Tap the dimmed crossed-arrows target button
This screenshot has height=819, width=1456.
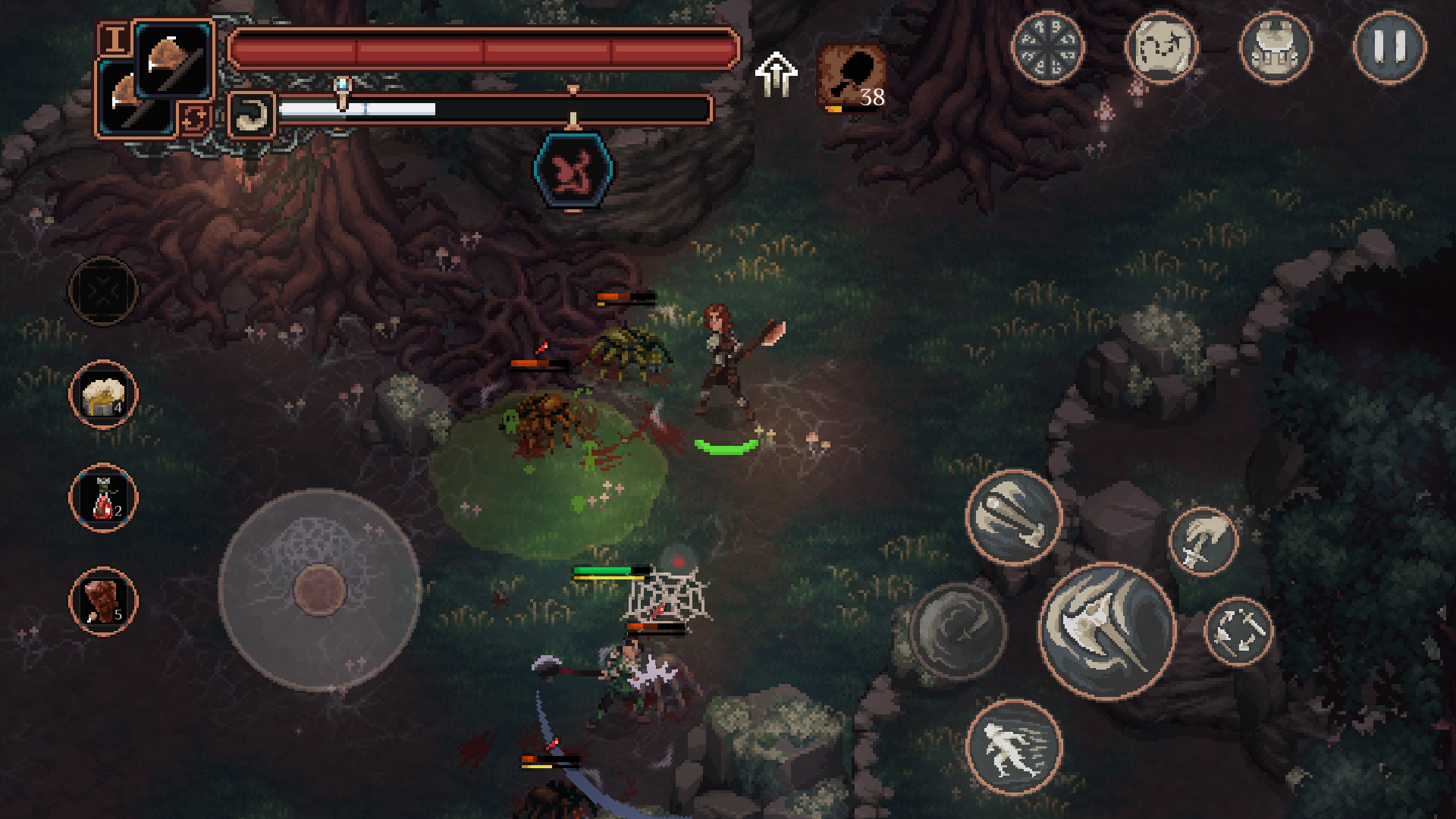[103, 290]
